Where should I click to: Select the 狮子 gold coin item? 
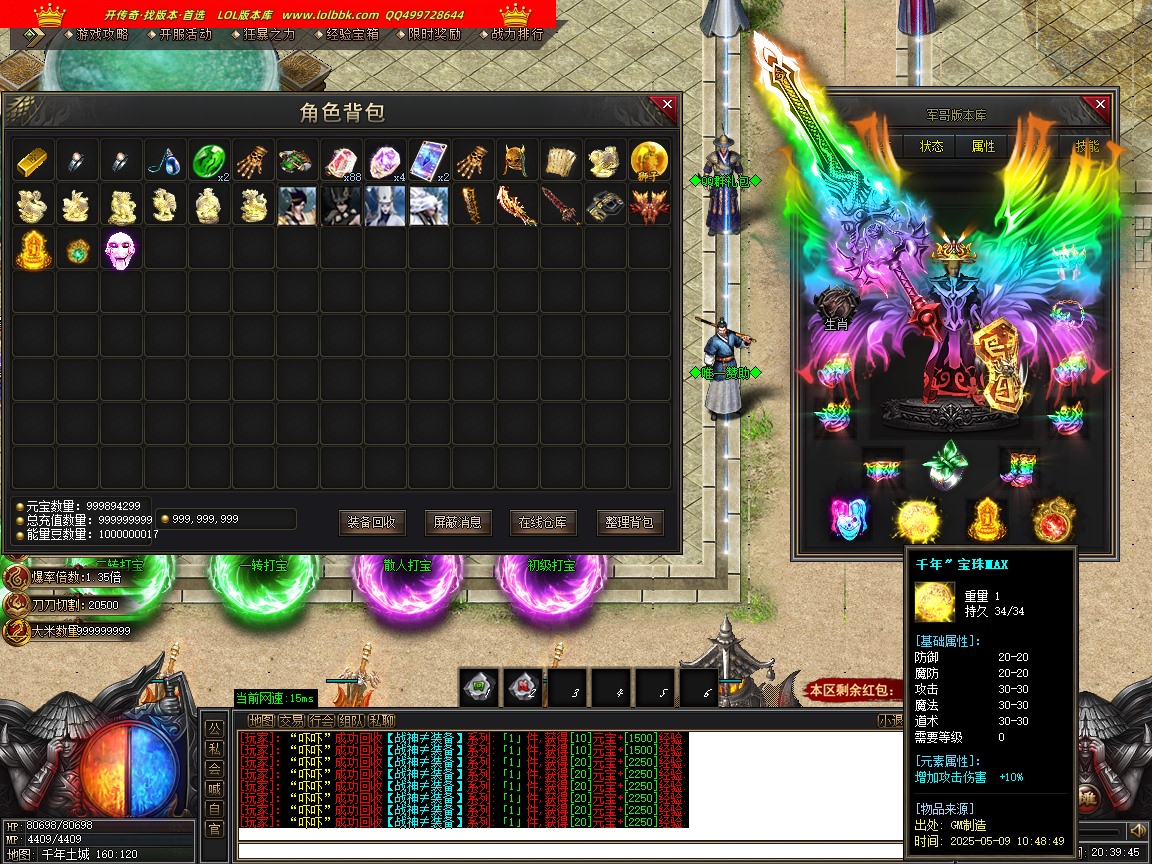[648, 161]
